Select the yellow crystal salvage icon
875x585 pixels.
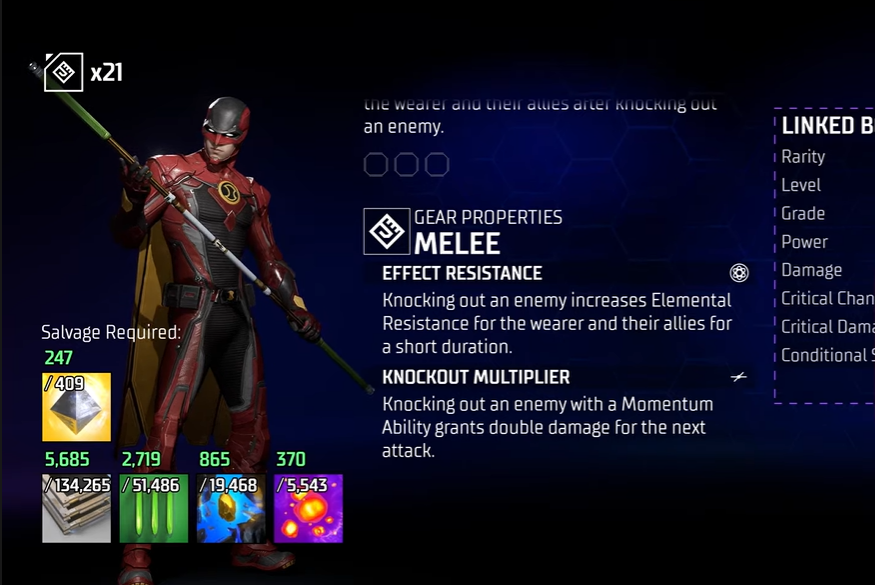tap(76, 407)
